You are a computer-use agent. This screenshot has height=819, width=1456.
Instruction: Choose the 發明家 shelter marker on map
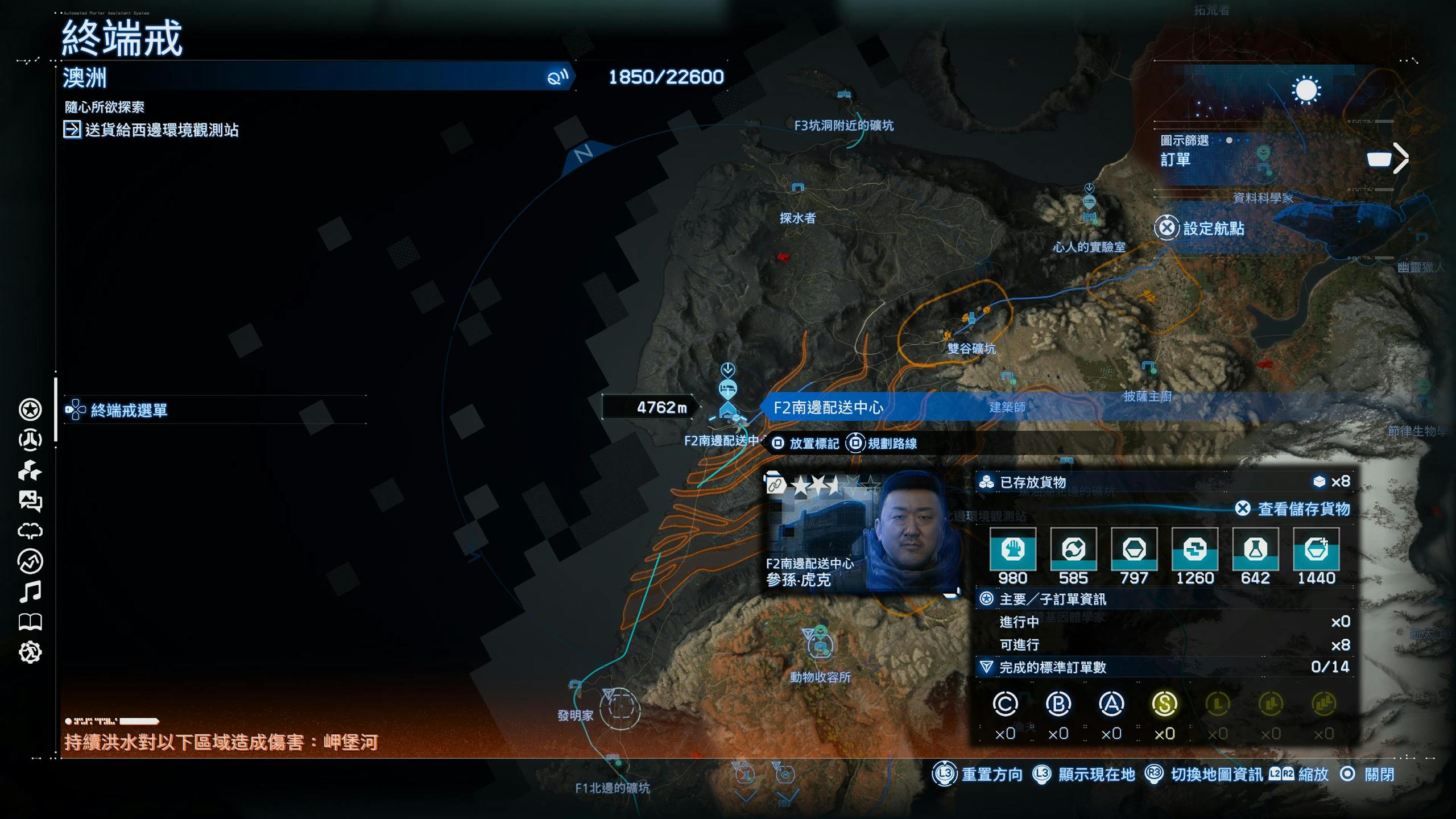(x=575, y=685)
